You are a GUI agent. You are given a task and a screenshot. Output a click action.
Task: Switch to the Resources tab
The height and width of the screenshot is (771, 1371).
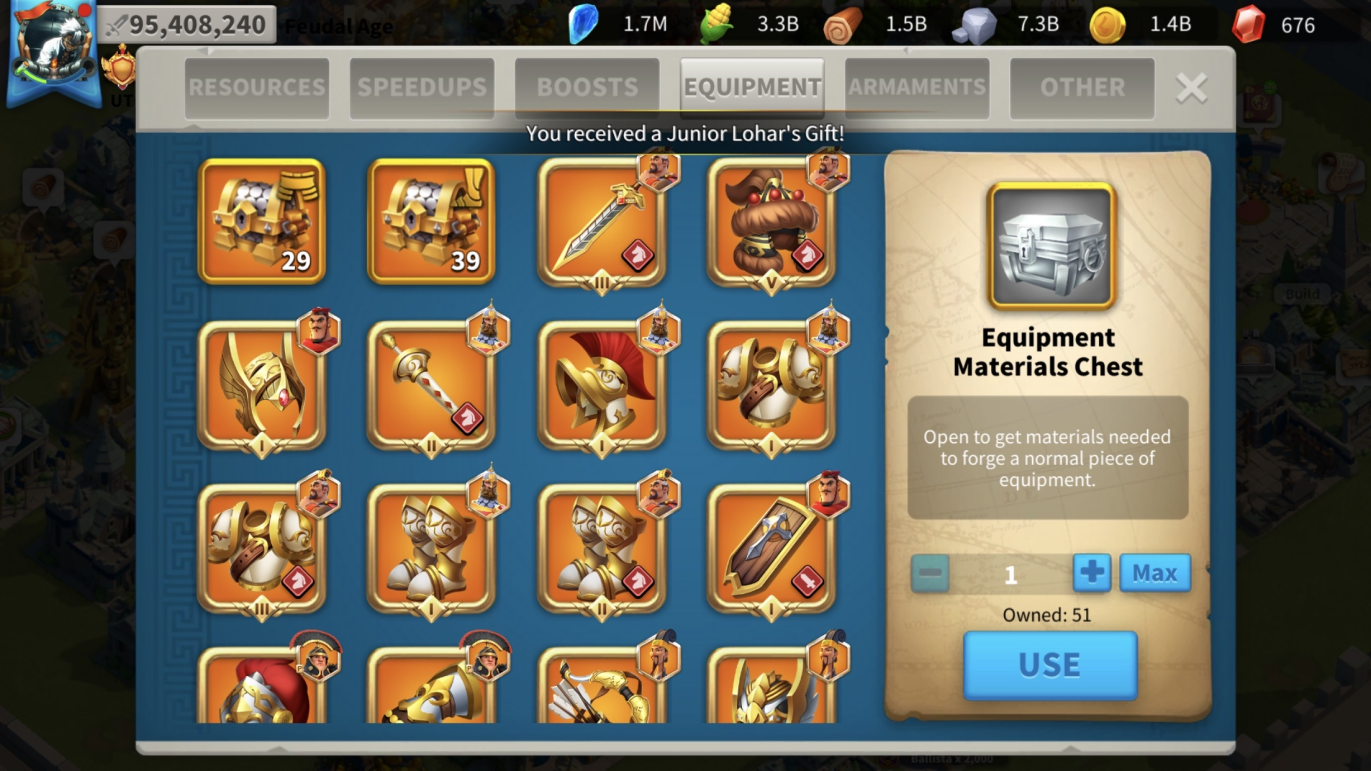pyautogui.click(x=257, y=88)
